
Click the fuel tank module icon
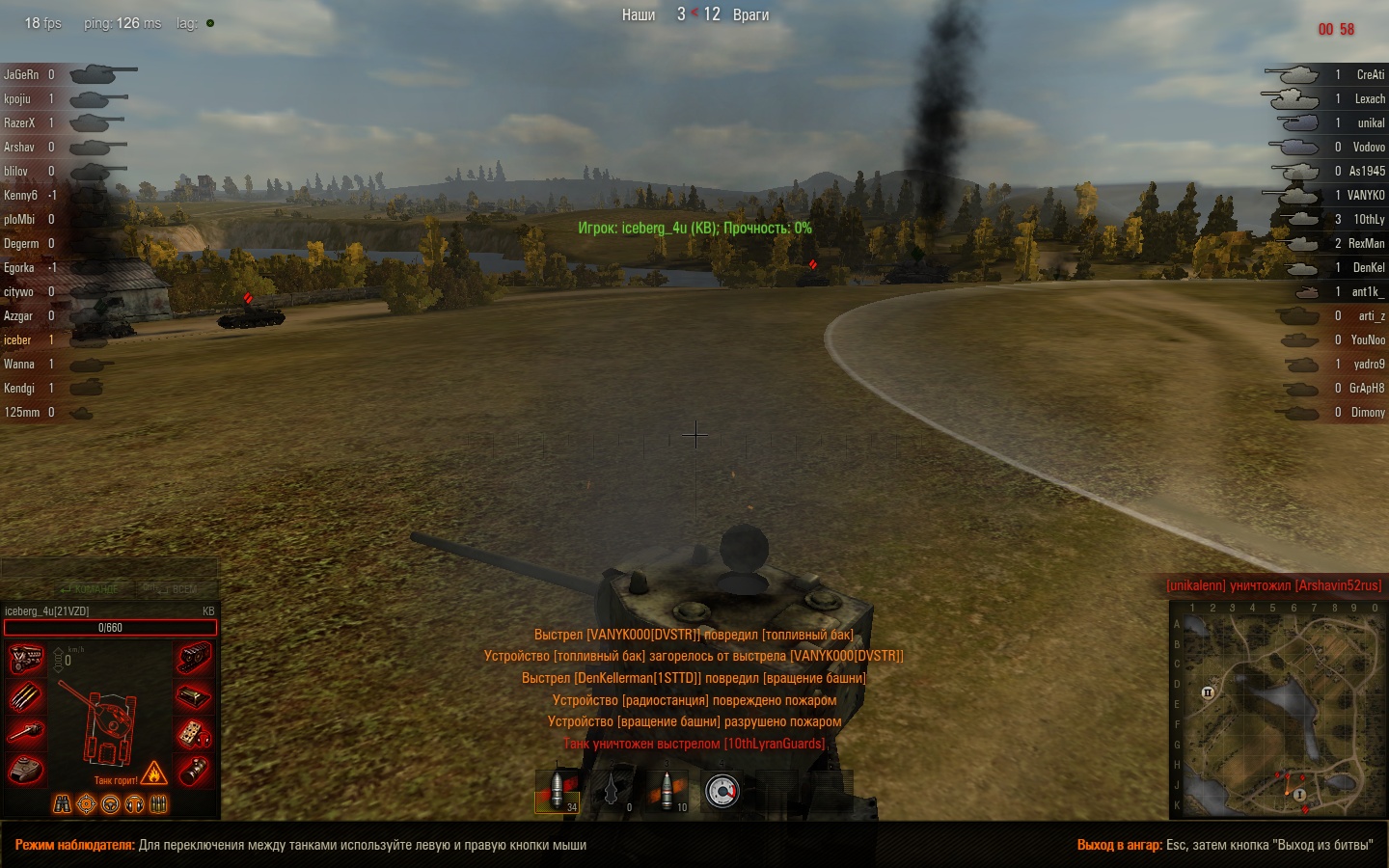coord(194,695)
